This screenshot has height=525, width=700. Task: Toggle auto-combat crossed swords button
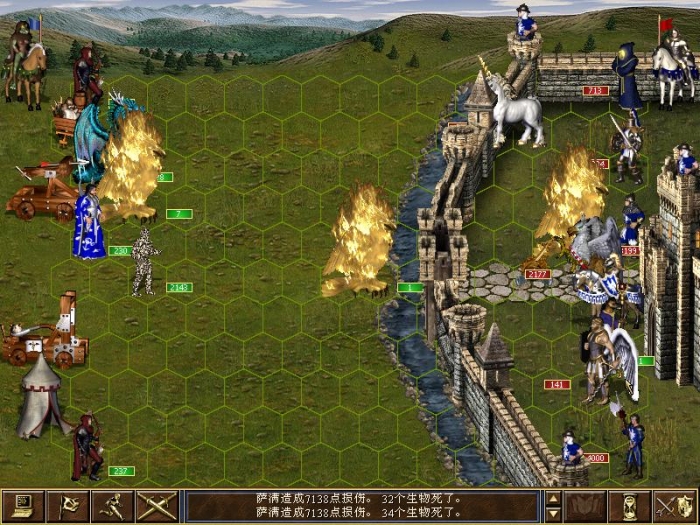point(157,506)
